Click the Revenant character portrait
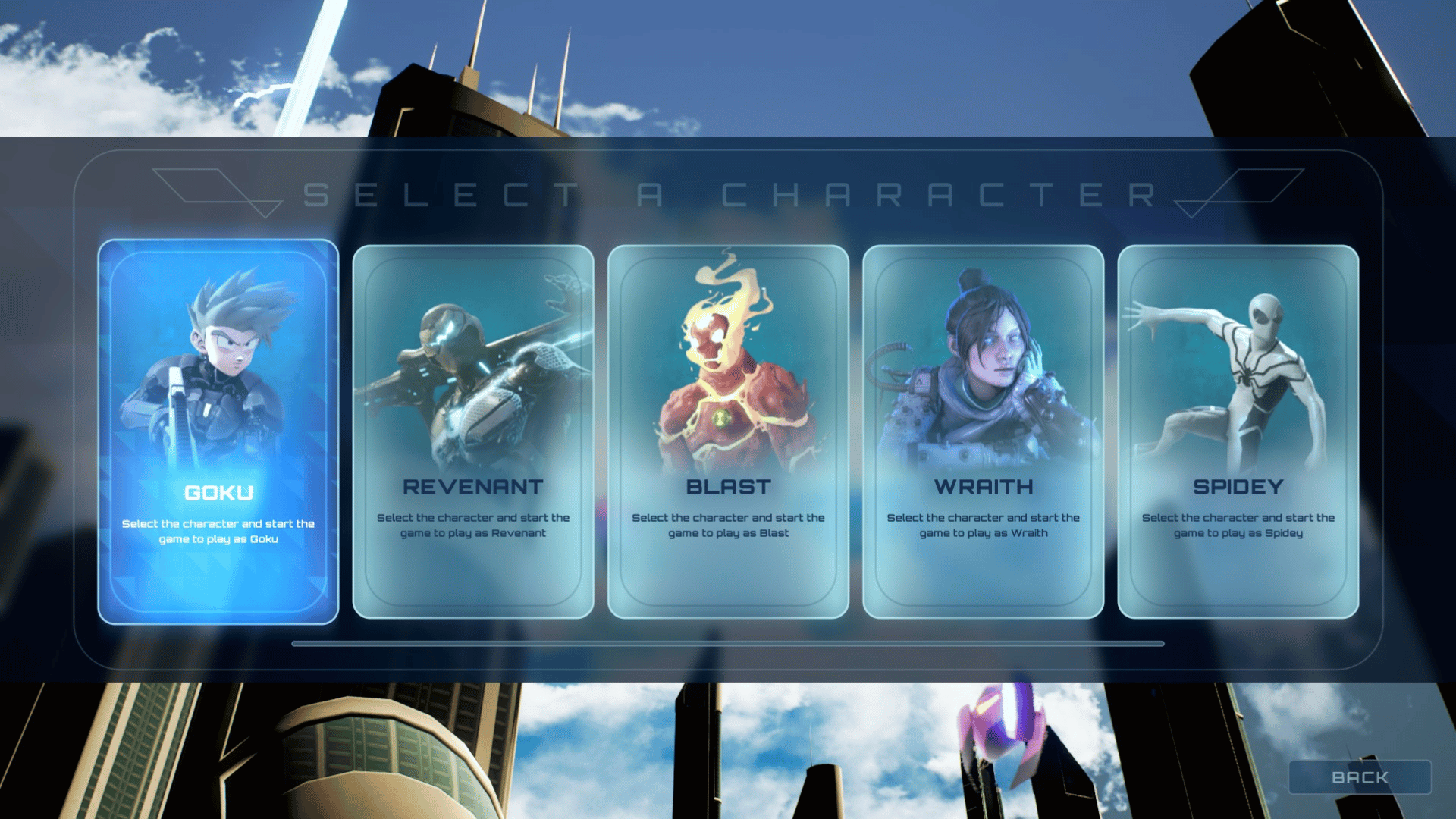This screenshot has width=1456, height=819. tap(472, 364)
